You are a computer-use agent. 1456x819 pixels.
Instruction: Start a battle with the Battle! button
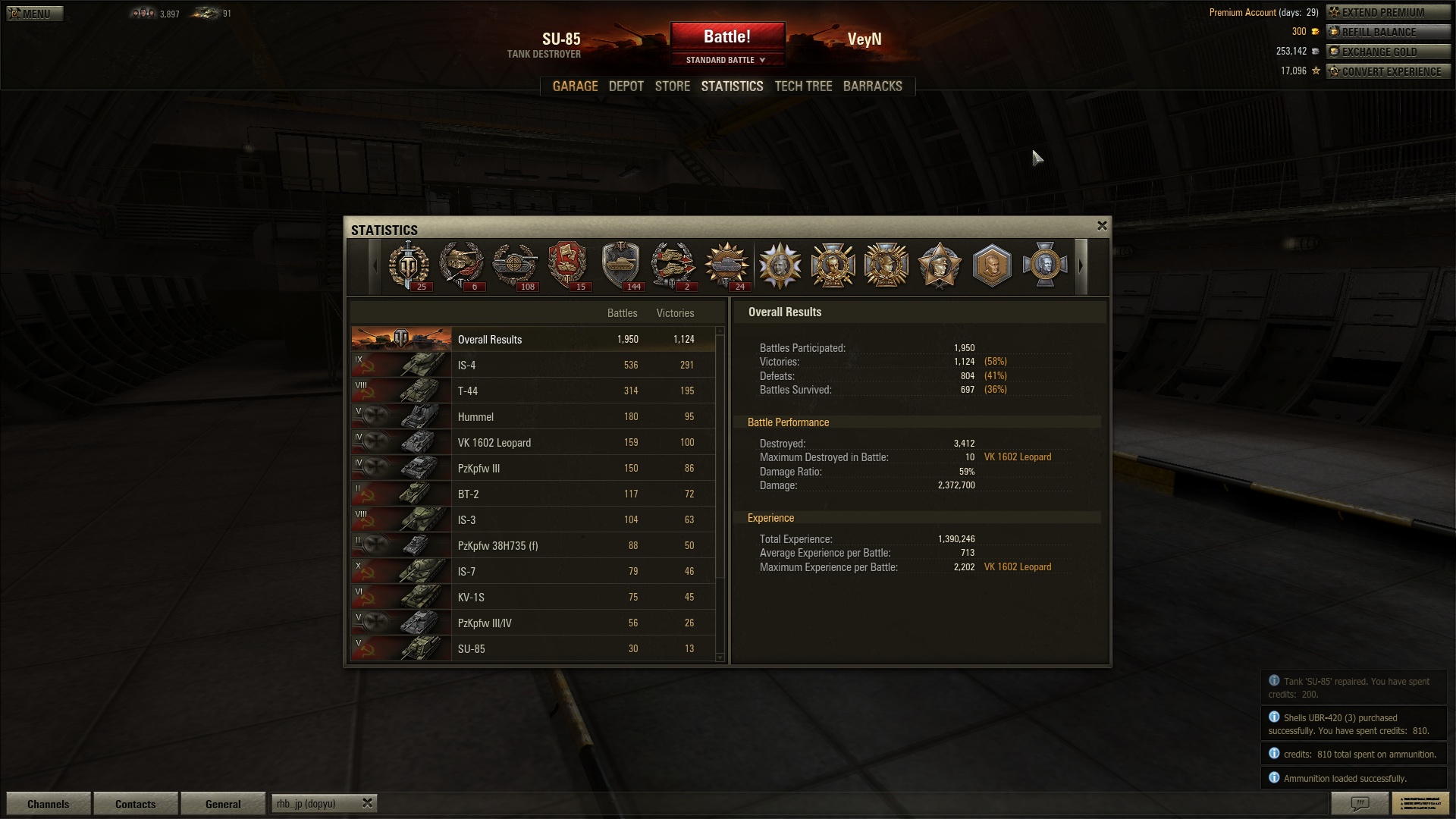(726, 36)
